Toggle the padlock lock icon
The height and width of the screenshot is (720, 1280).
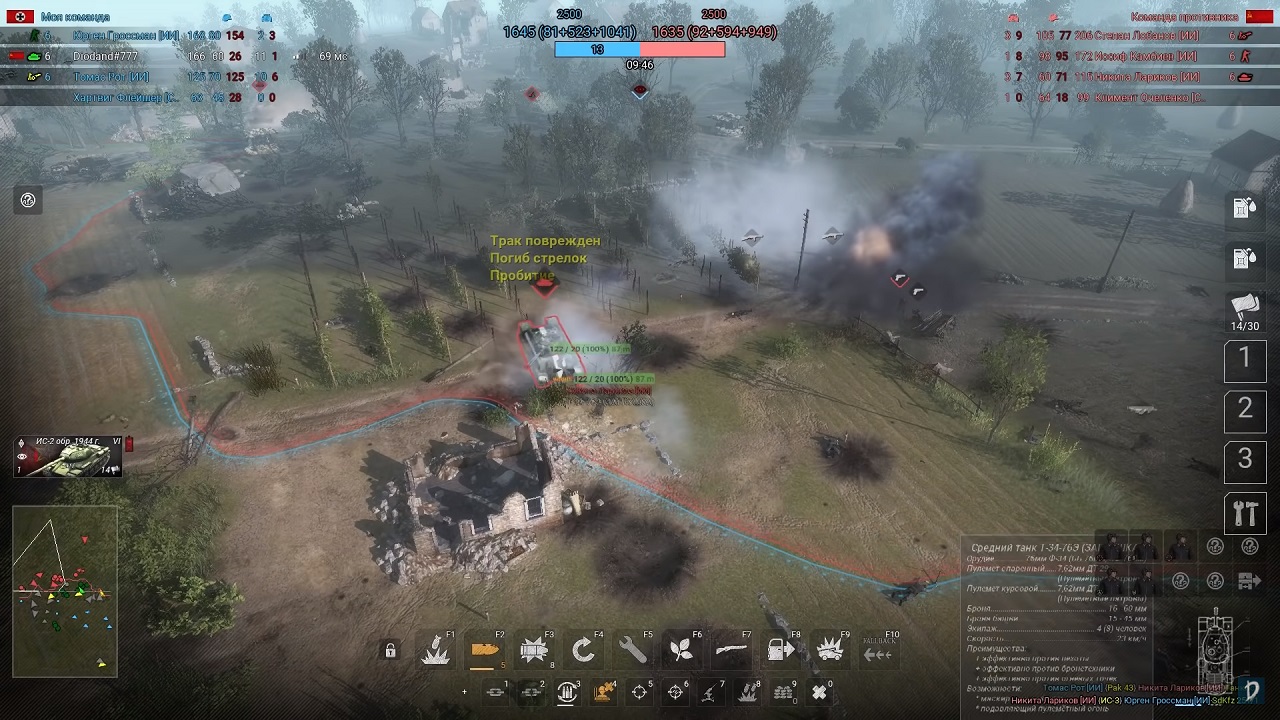click(390, 651)
